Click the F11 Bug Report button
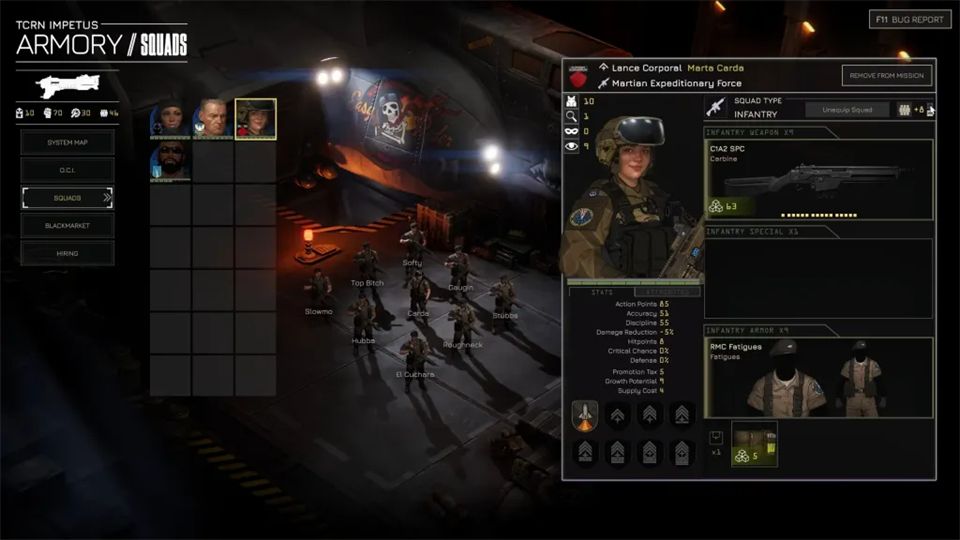The height and width of the screenshot is (540, 960). point(909,19)
